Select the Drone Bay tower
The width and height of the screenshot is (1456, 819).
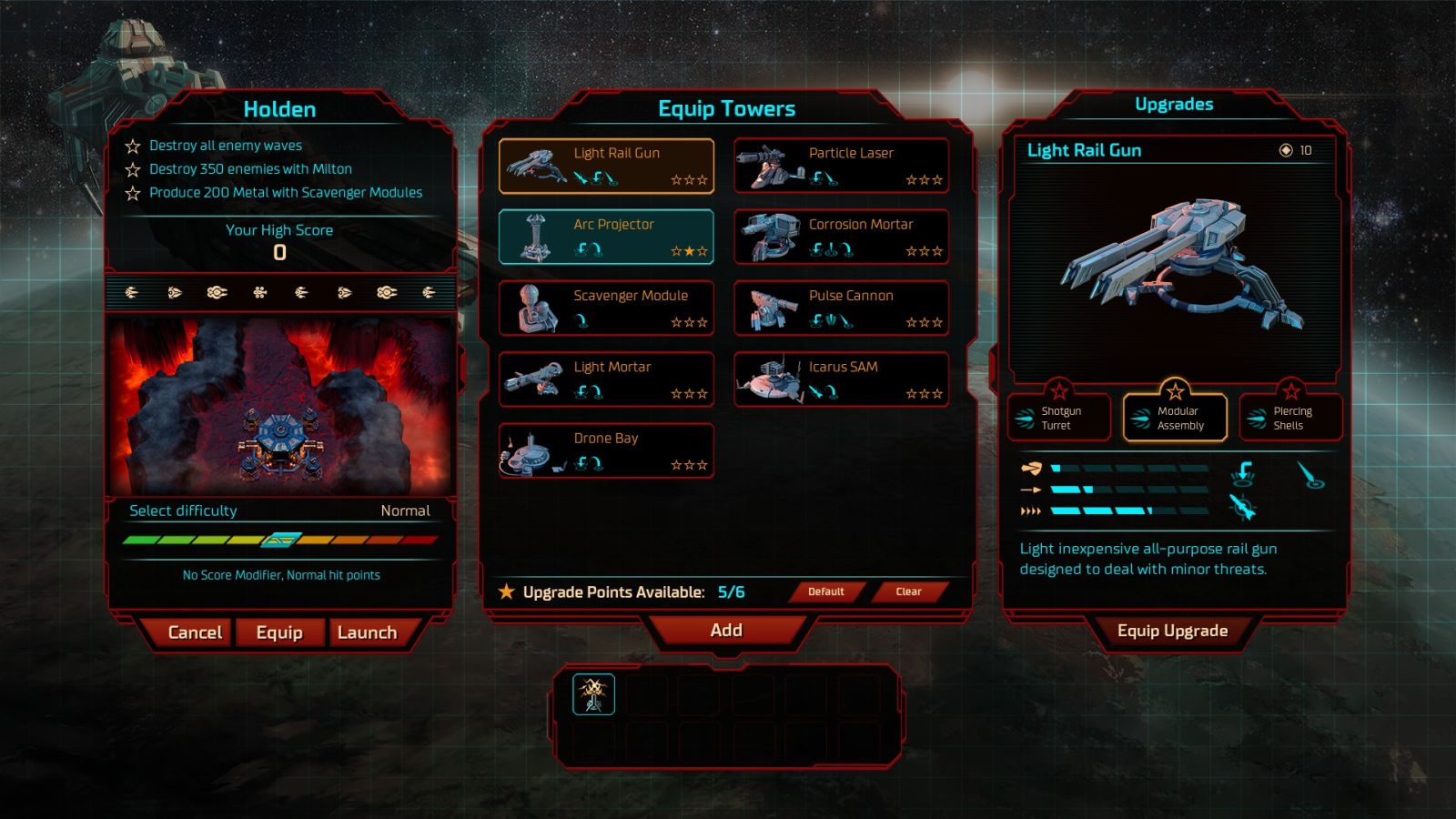(606, 450)
